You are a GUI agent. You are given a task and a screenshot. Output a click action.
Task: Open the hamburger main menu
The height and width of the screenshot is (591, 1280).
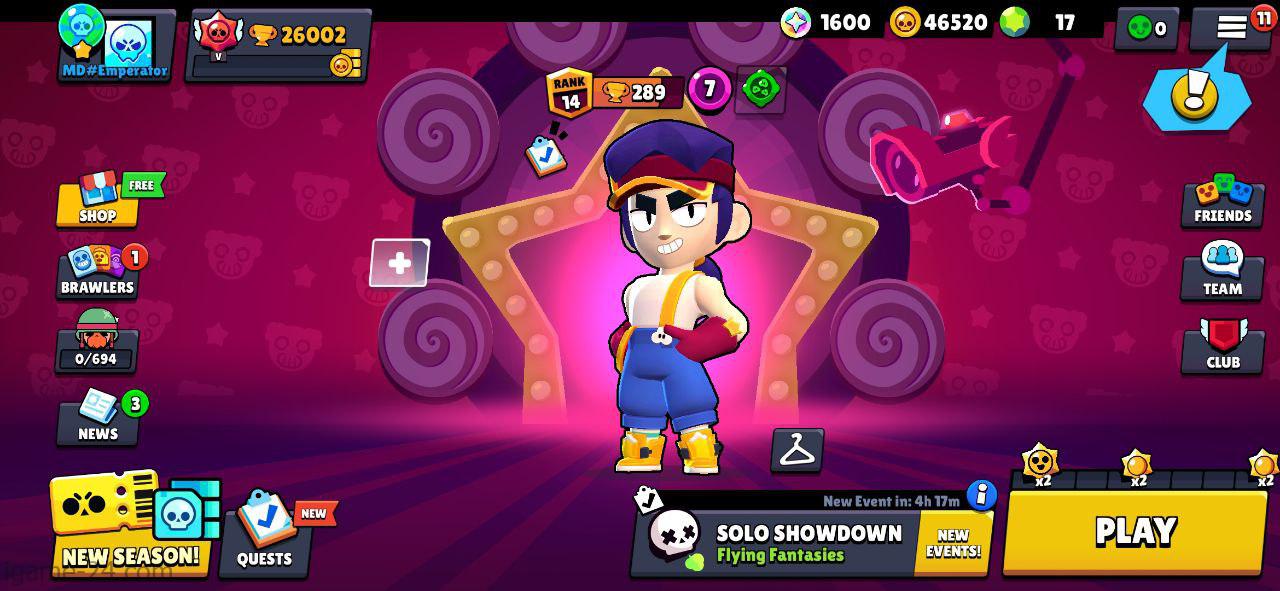[x=1232, y=28]
